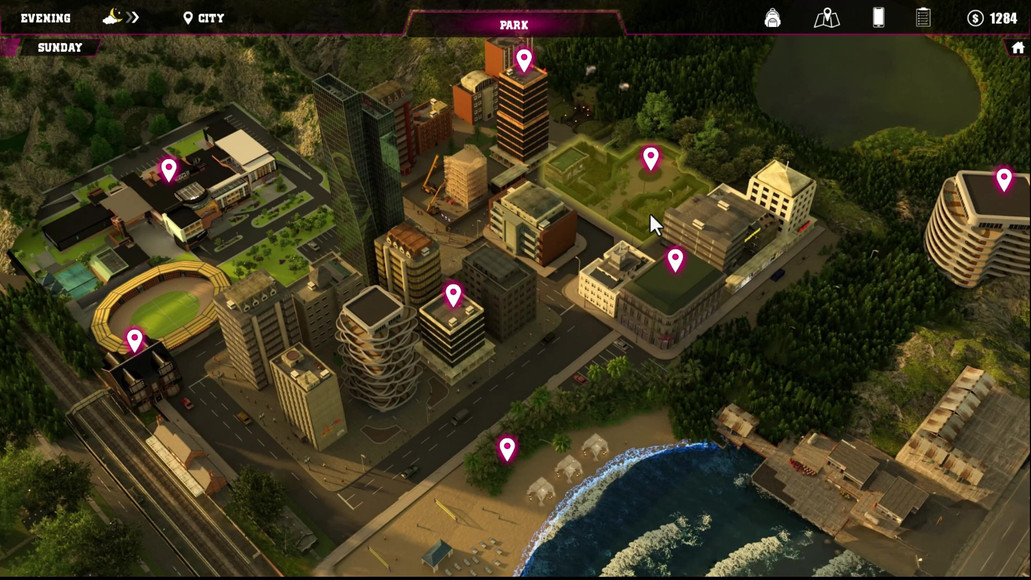The width and height of the screenshot is (1031, 580).
Task: Click the home icon to return home
Action: click(x=1018, y=48)
